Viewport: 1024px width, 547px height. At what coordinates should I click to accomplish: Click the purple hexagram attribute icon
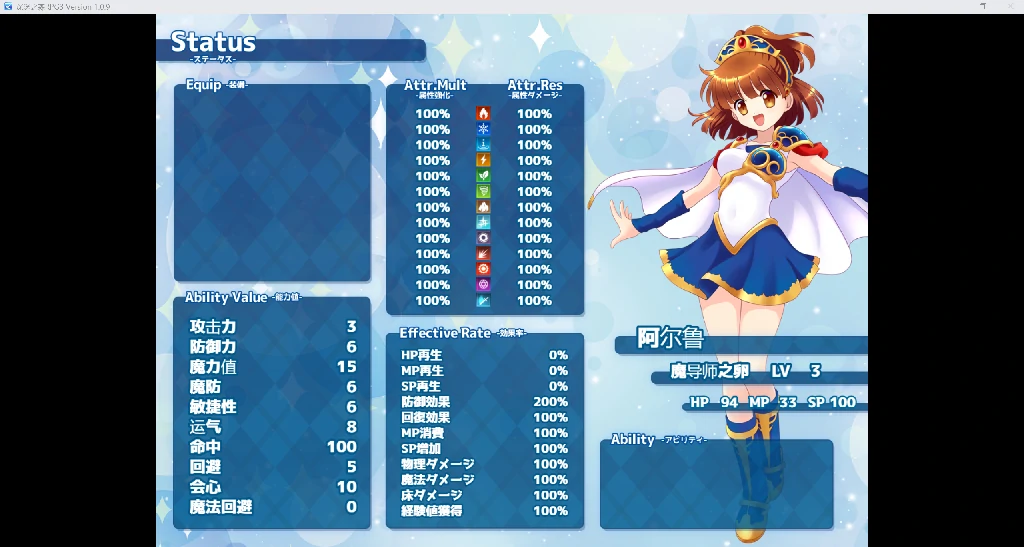[484, 285]
